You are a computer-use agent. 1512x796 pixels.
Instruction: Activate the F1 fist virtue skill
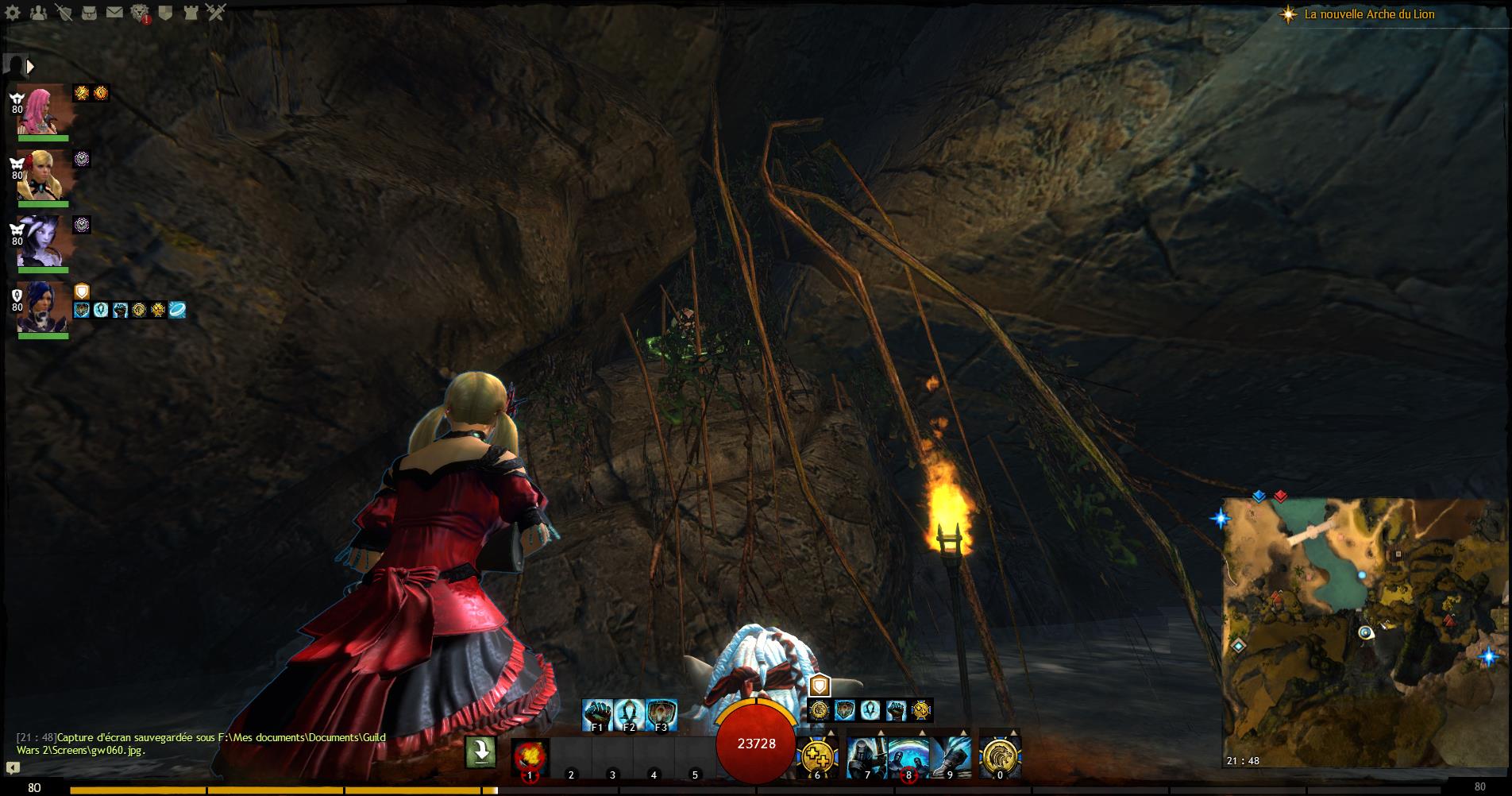(x=598, y=714)
